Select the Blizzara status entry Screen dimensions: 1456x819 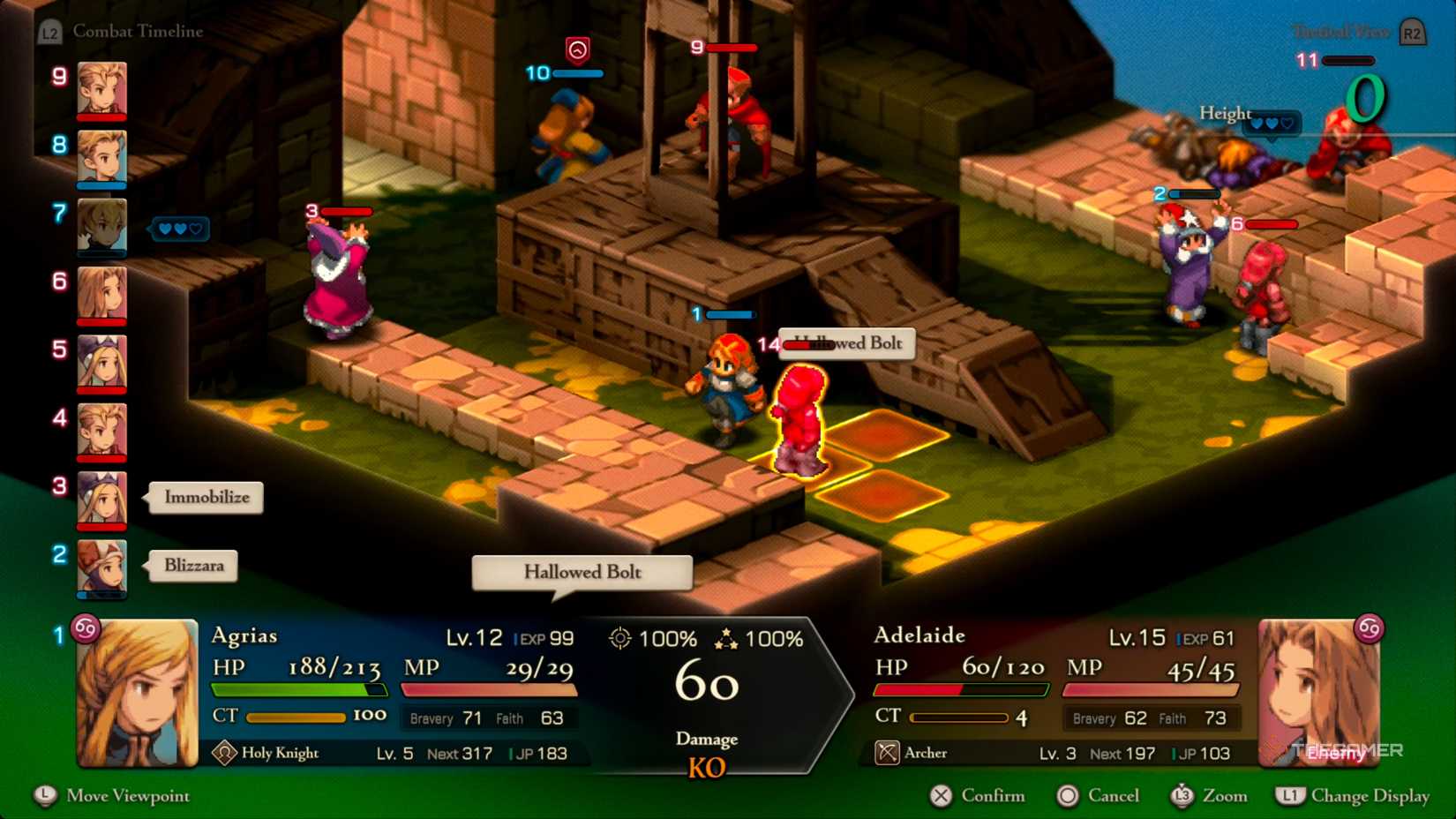point(192,566)
